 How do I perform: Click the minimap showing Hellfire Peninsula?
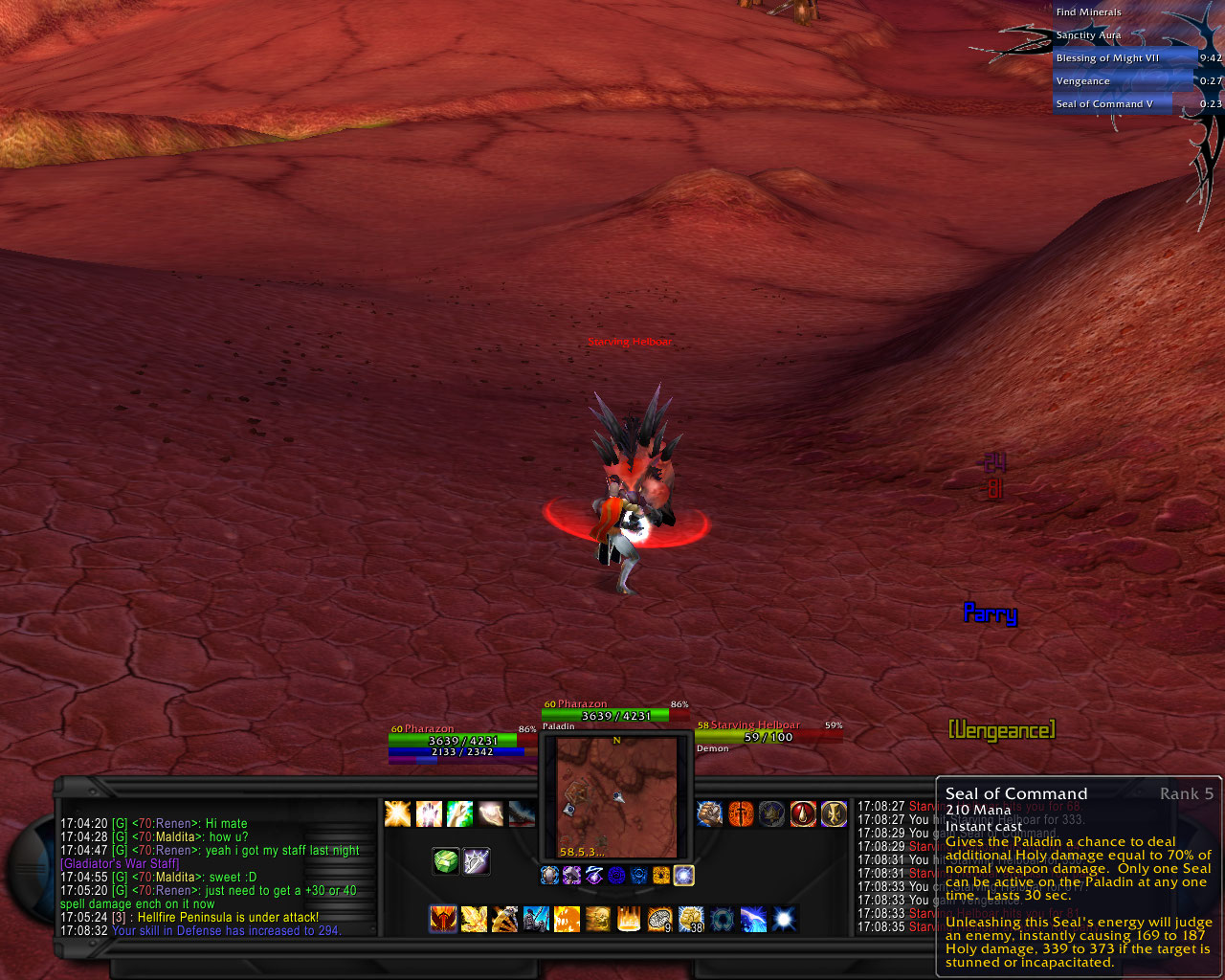tap(617, 796)
